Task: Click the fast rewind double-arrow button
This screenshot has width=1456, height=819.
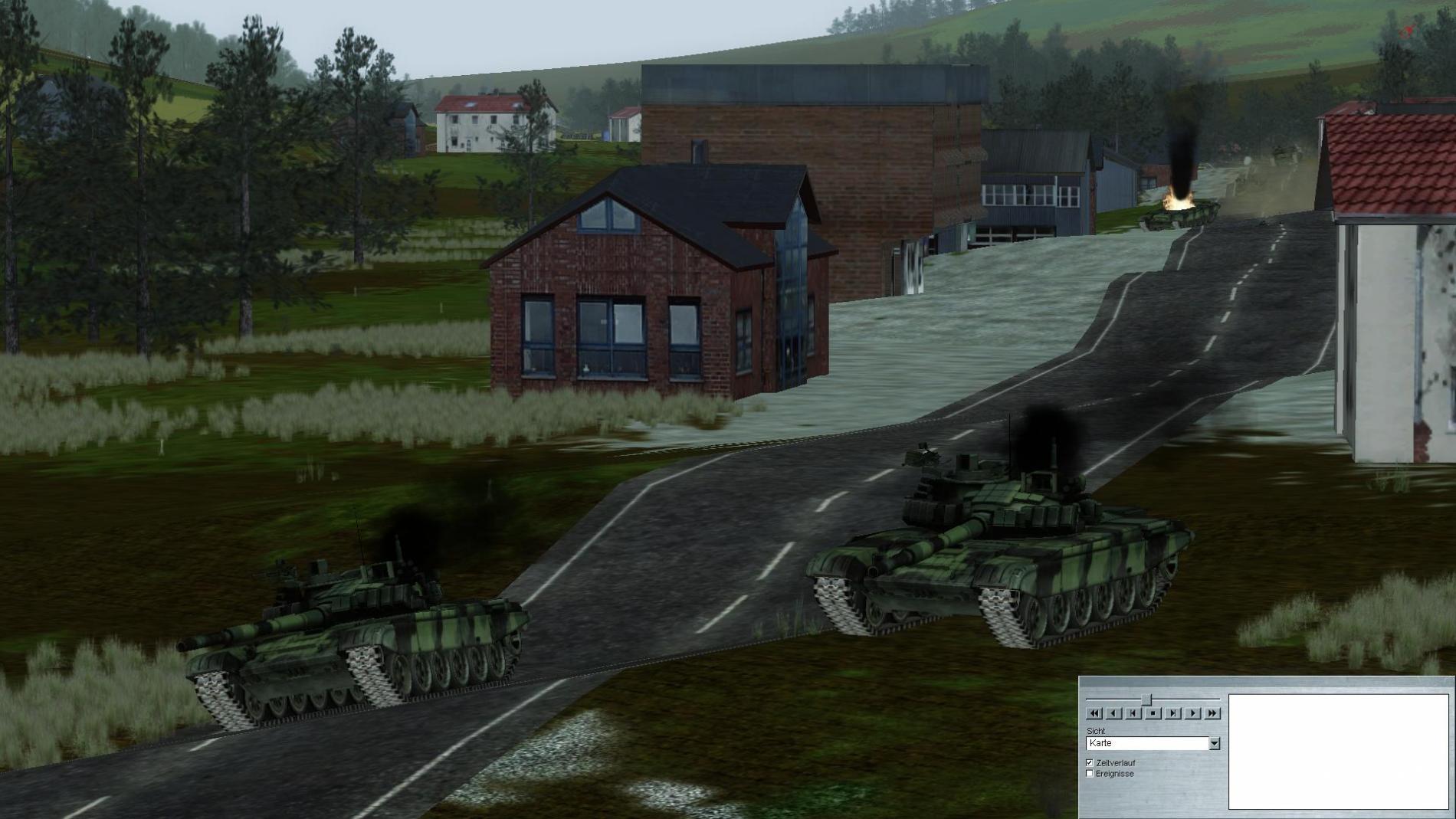Action: tap(1094, 713)
